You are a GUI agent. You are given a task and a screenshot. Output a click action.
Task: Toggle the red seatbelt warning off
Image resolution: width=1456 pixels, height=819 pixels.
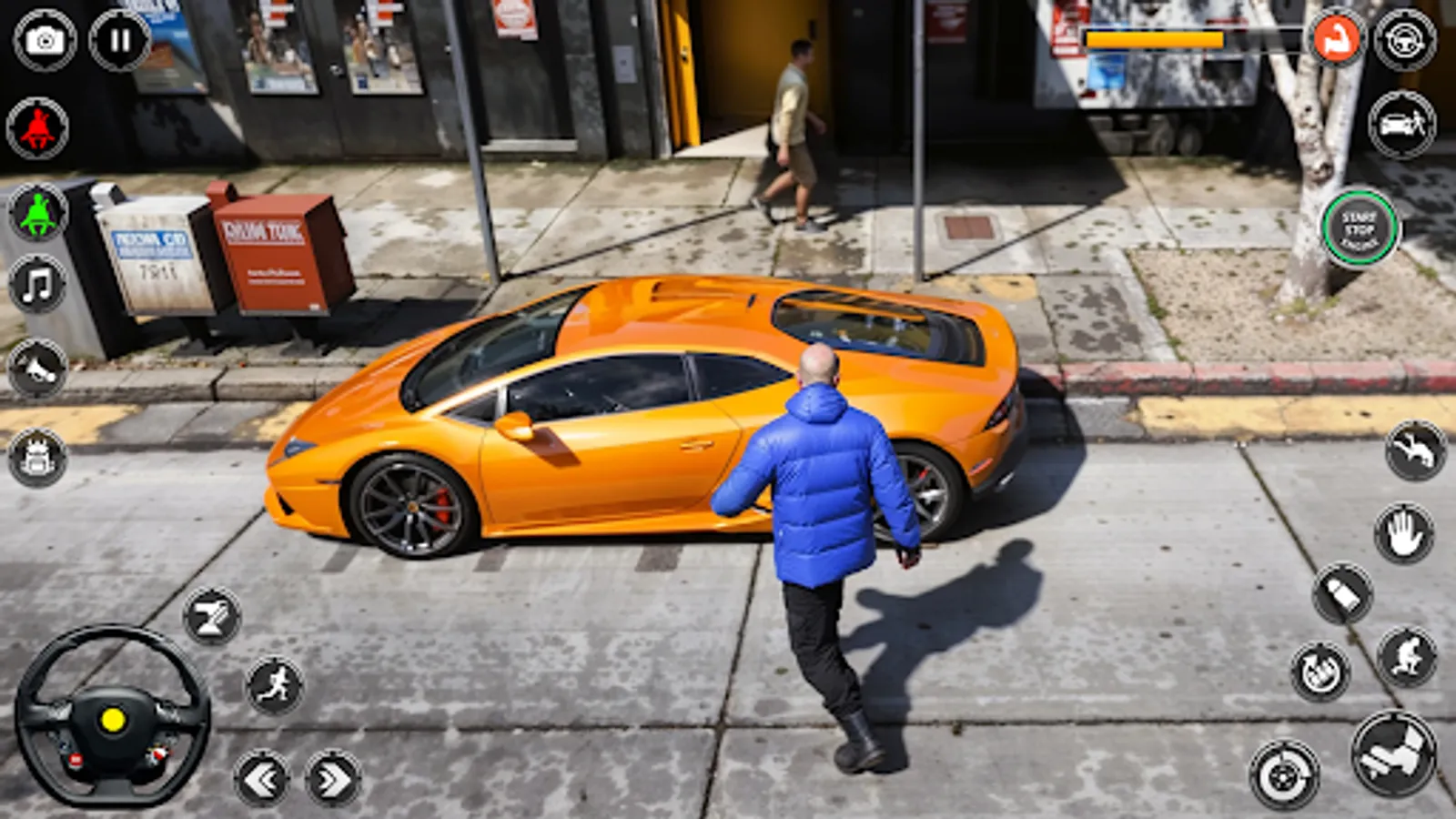(x=36, y=127)
